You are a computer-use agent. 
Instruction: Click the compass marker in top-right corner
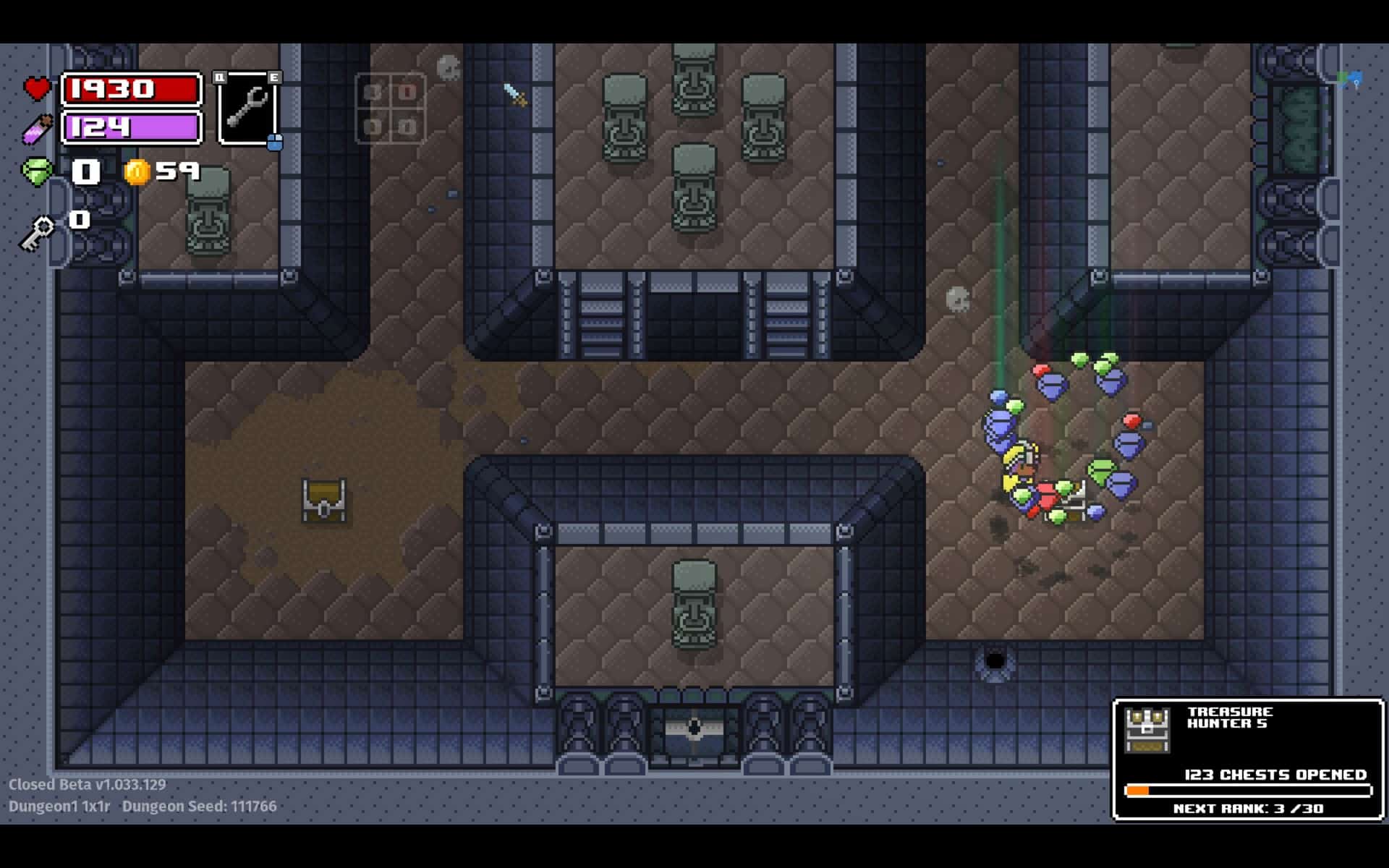coord(1351,80)
